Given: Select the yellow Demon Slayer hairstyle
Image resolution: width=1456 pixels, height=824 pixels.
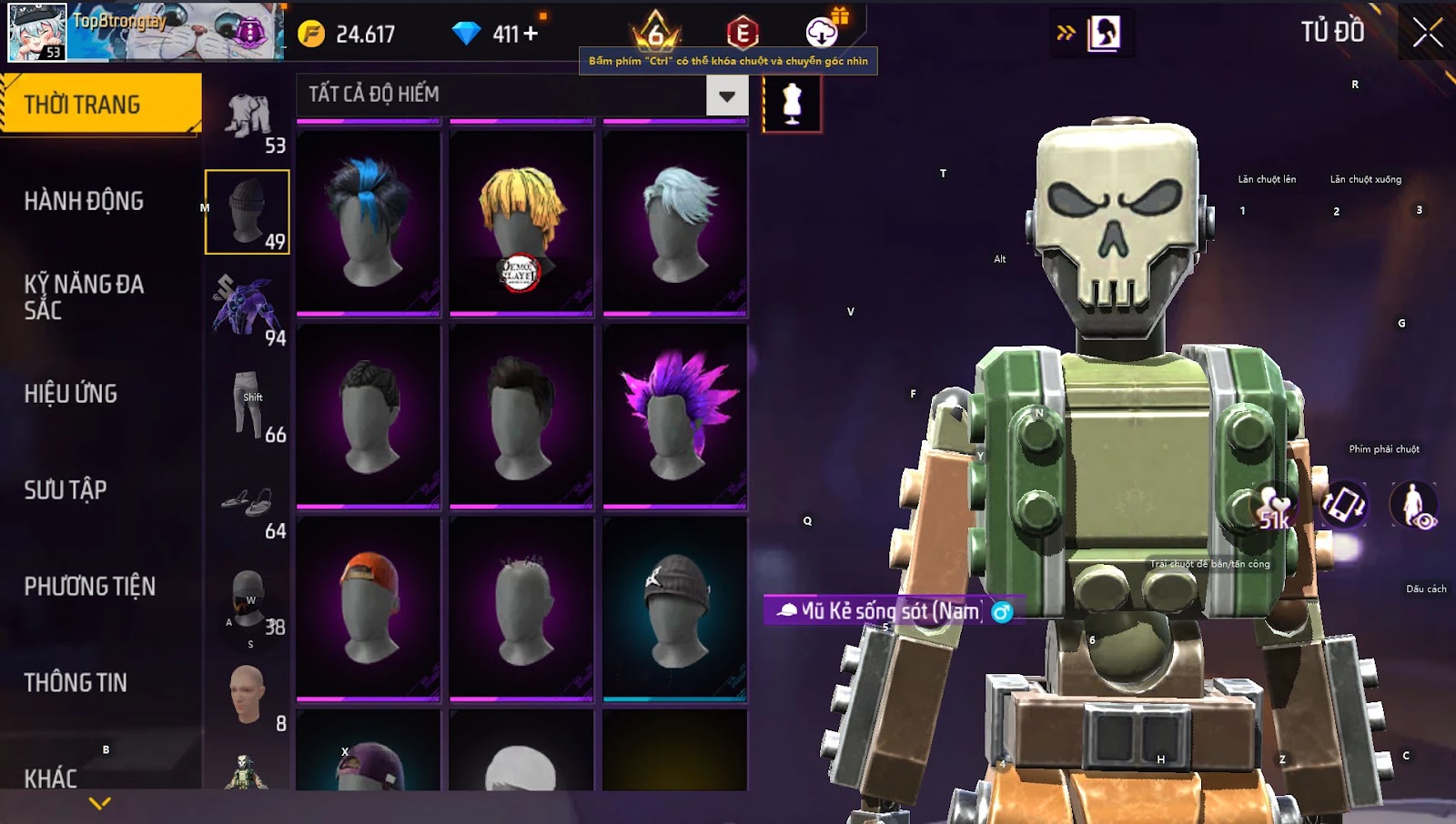Looking at the screenshot, I should click(x=521, y=223).
